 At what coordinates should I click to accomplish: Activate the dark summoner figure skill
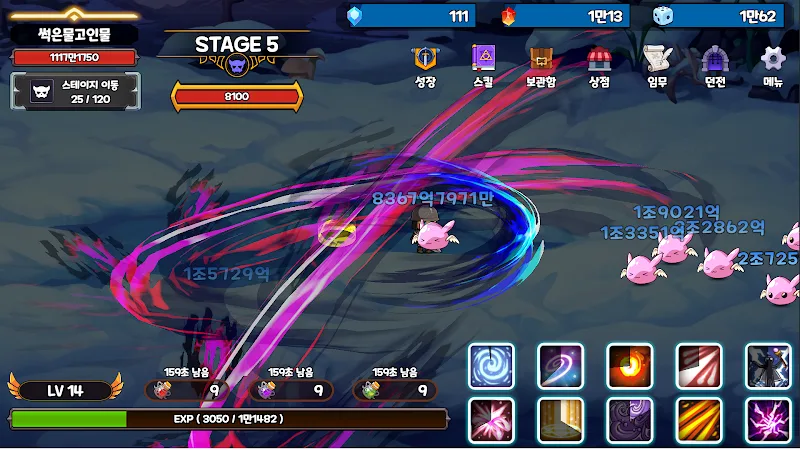tap(768, 366)
